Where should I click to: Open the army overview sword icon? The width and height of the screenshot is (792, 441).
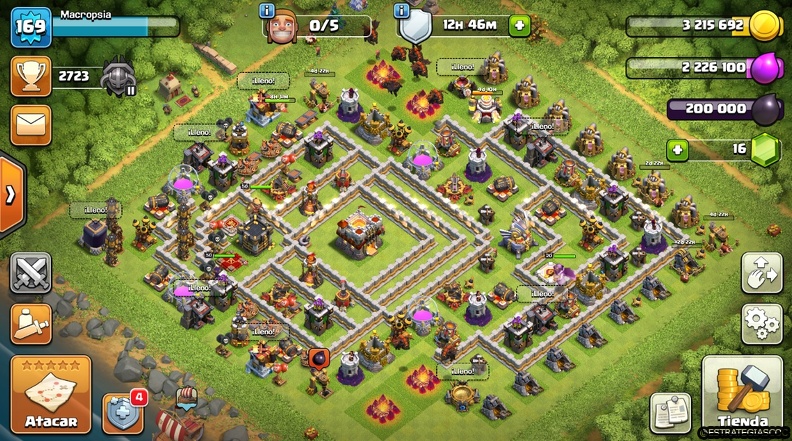(31, 323)
